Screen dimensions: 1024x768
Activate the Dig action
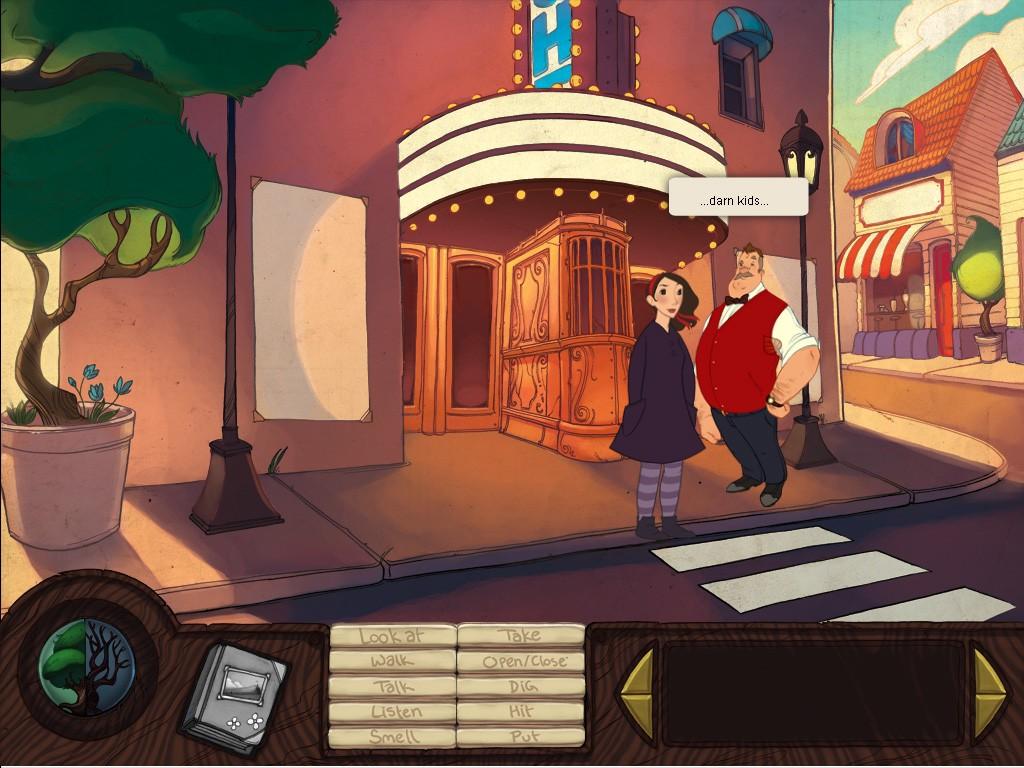[520, 687]
